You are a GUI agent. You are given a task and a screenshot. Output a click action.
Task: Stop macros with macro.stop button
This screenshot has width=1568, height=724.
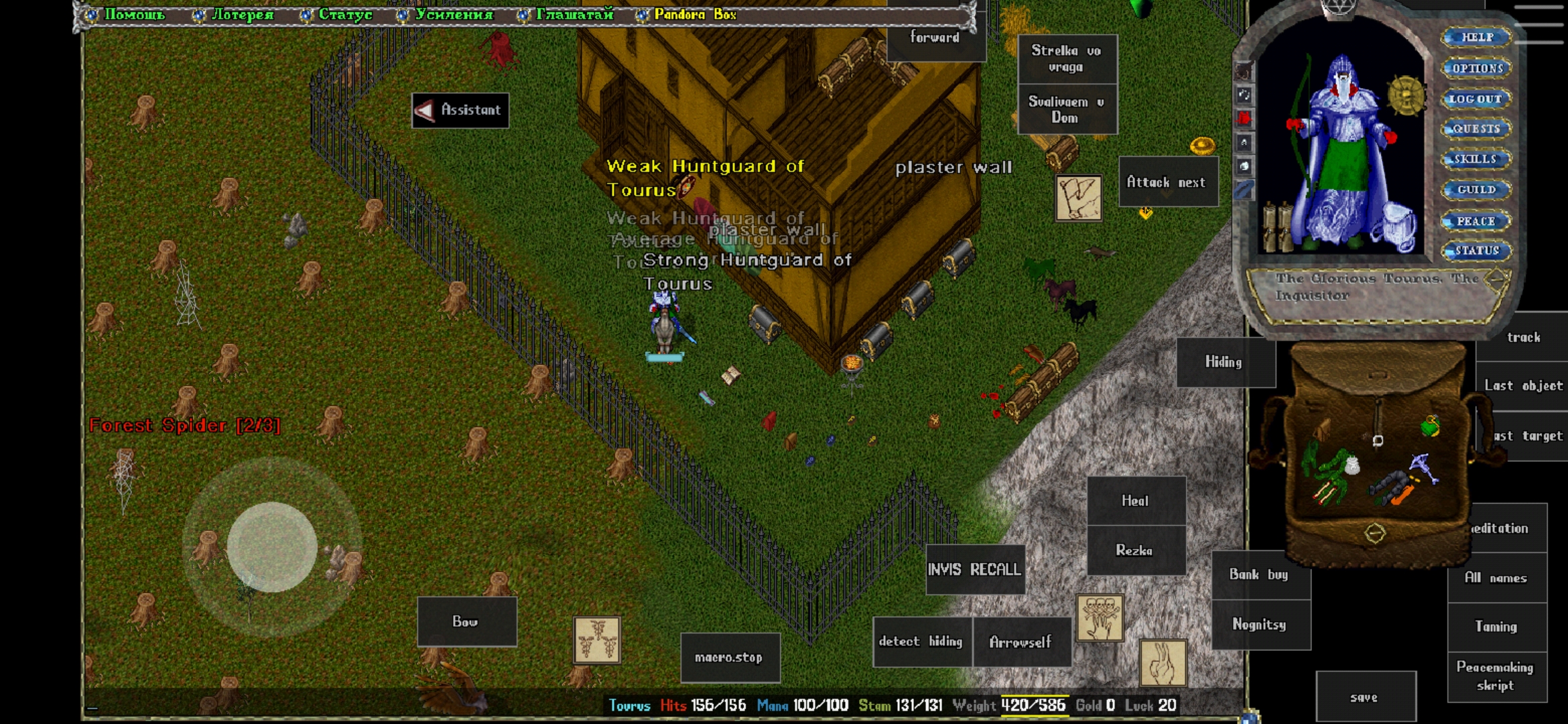(729, 658)
